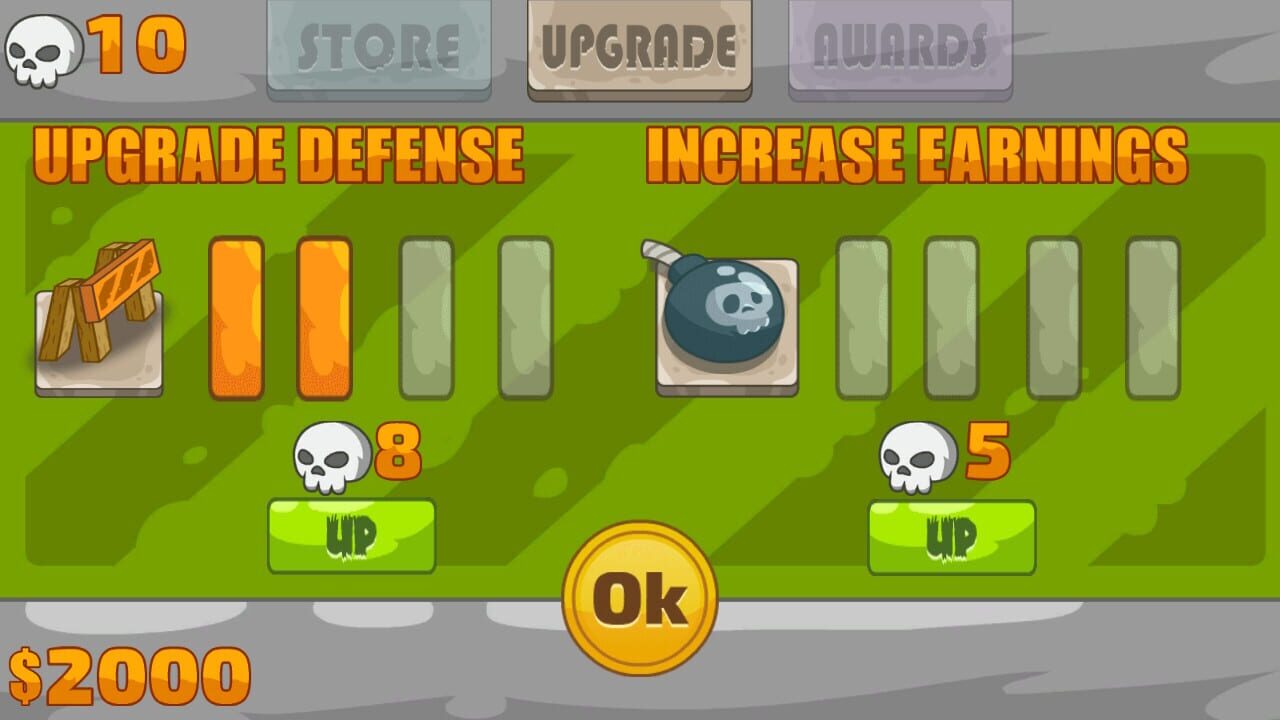Screen dimensions: 1280x720
Task: Click the skull icon next to cost 5
Action: click(x=915, y=455)
